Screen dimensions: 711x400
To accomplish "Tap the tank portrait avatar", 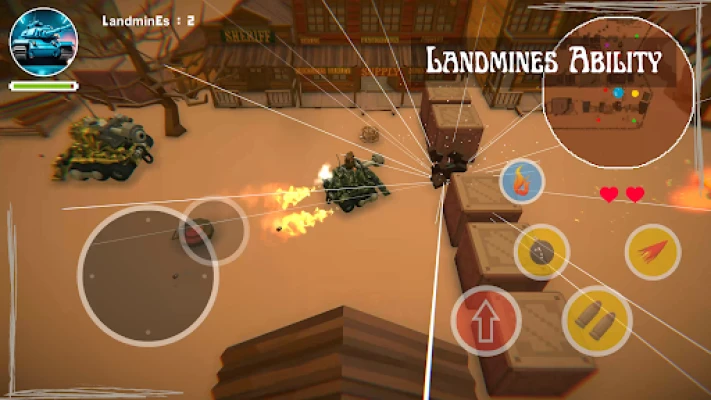I will [43, 42].
